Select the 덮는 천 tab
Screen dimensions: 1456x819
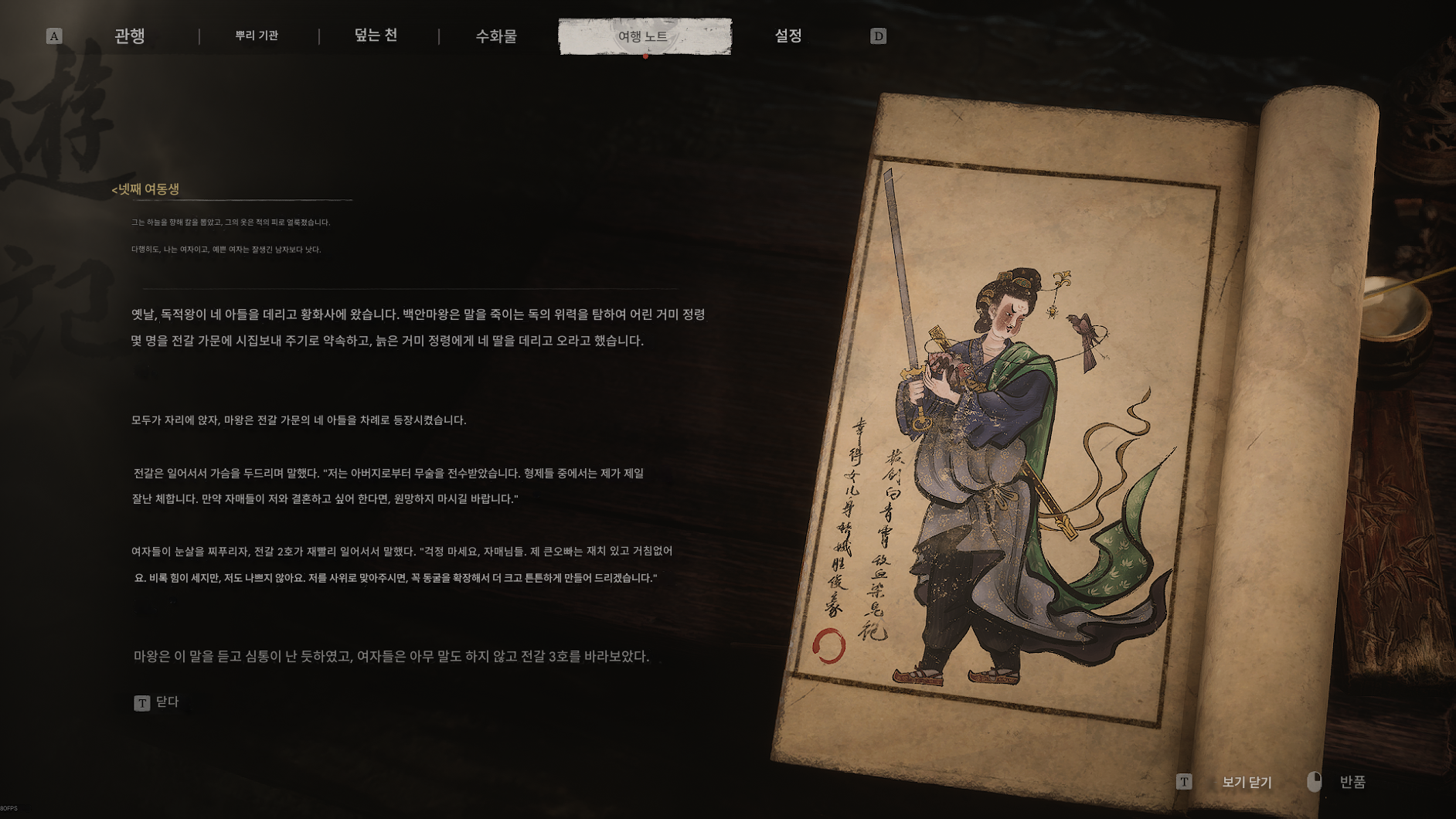pyautogui.click(x=376, y=36)
